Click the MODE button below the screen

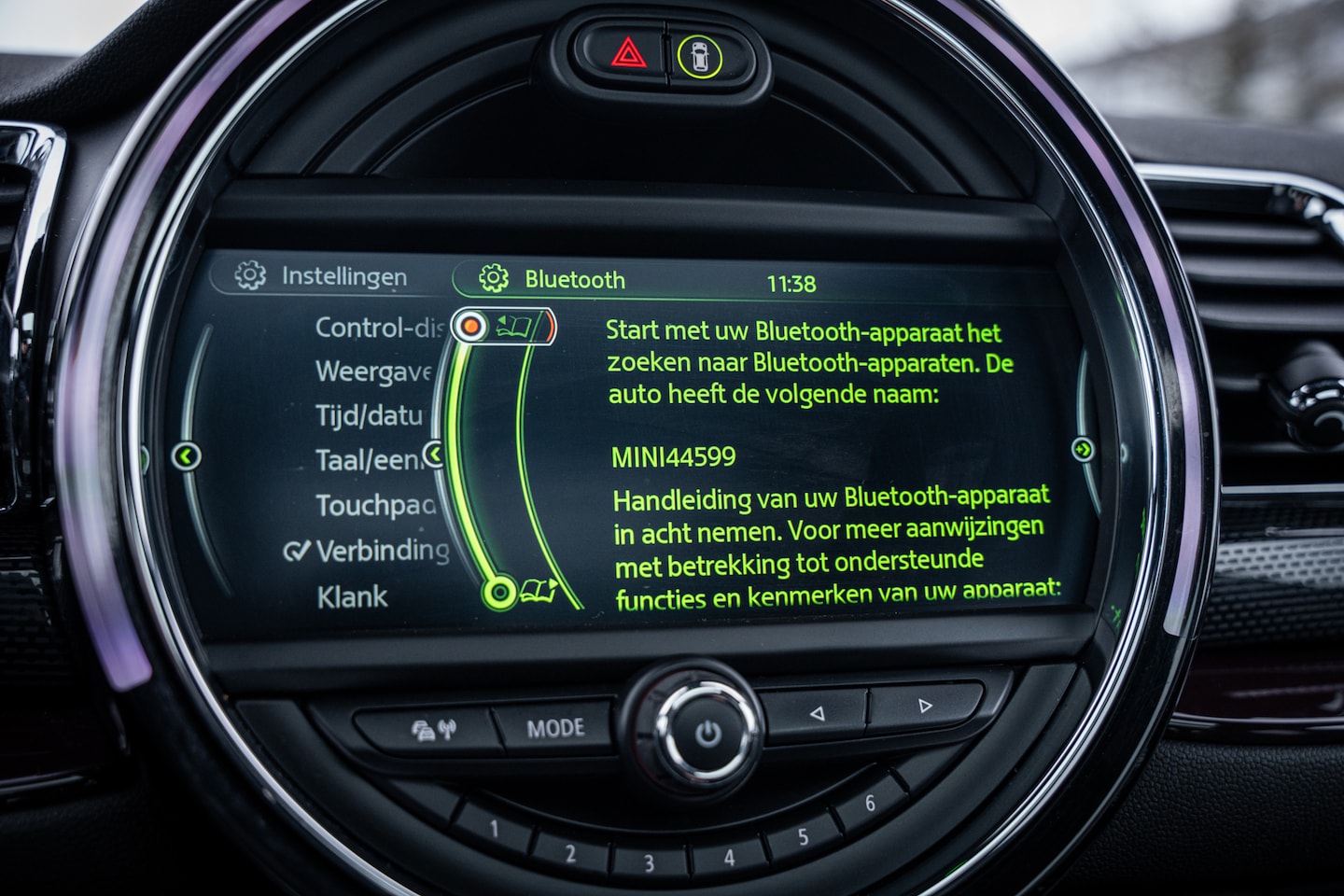(x=556, y=728)
